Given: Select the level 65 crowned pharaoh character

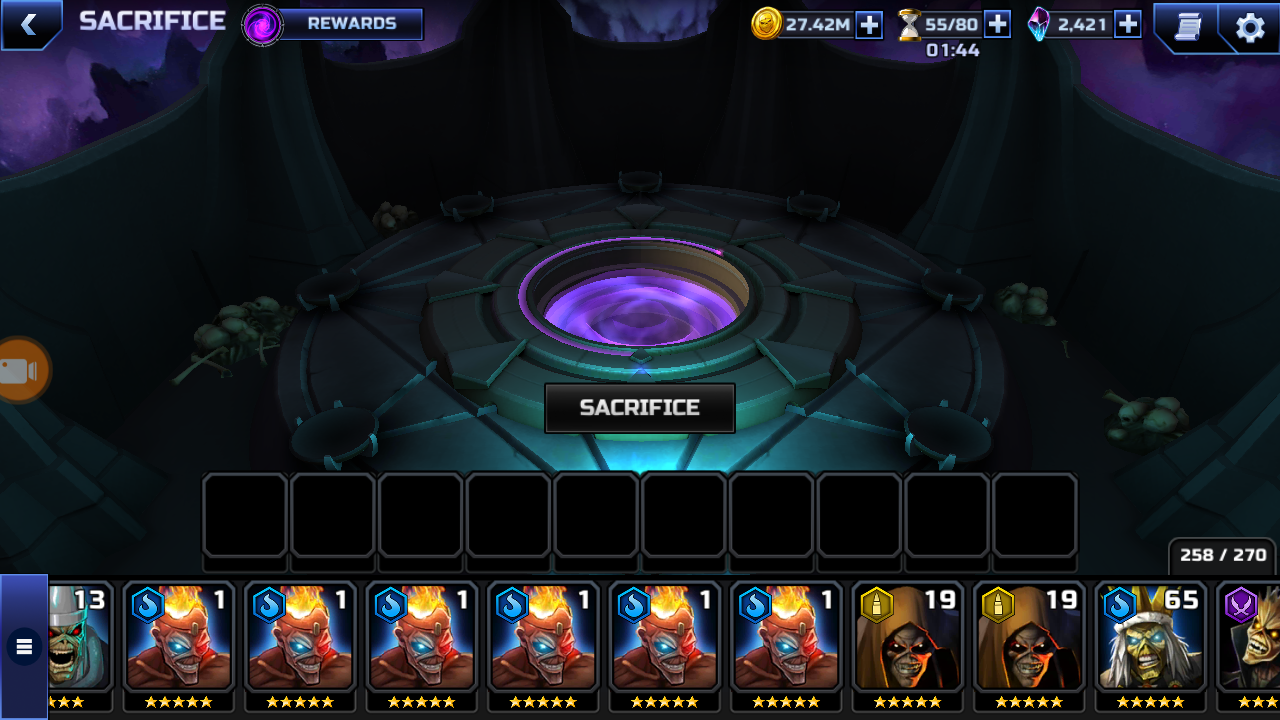Looking at the screenshot, I should [1150, 640].
